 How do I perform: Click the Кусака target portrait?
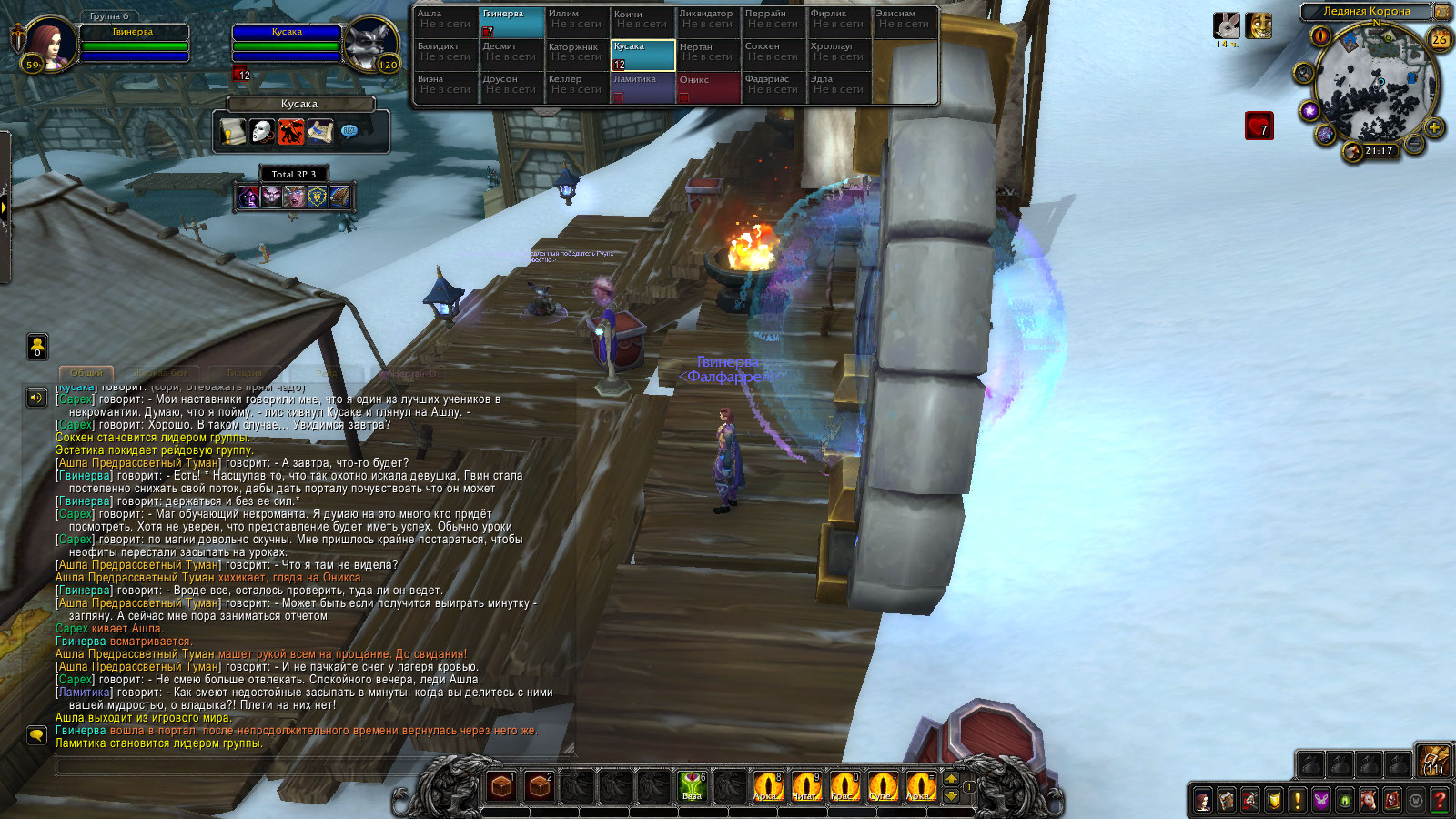click(x=370, y=43)
